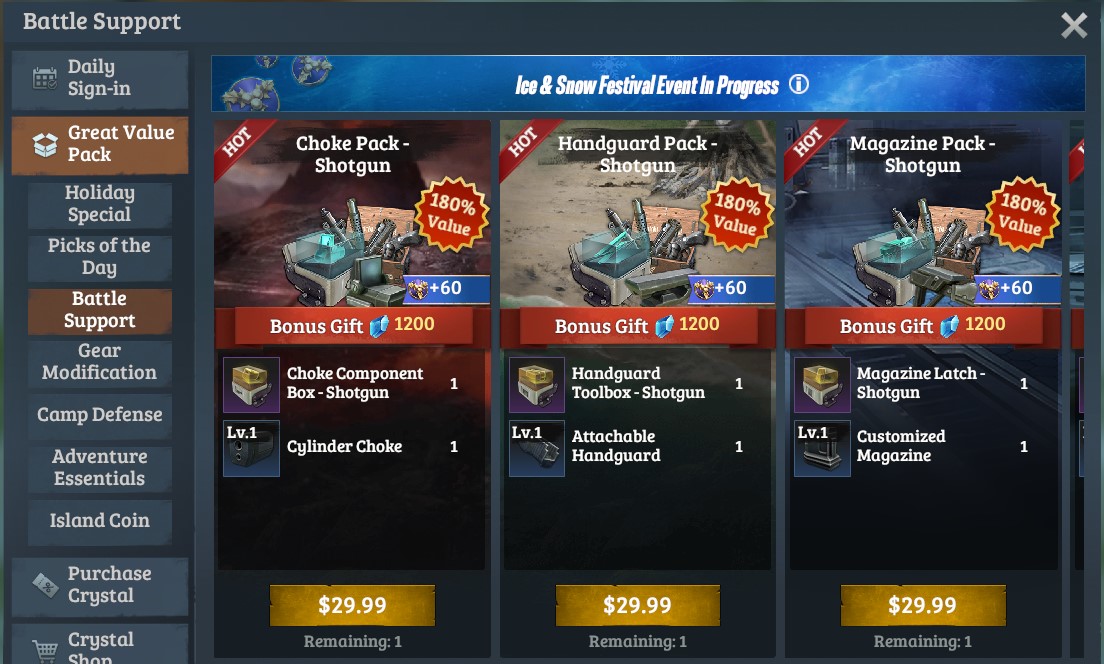The image size is (1104, 664).
Task: Choose the Gear Modification tab
Action: tap(99, 362)
